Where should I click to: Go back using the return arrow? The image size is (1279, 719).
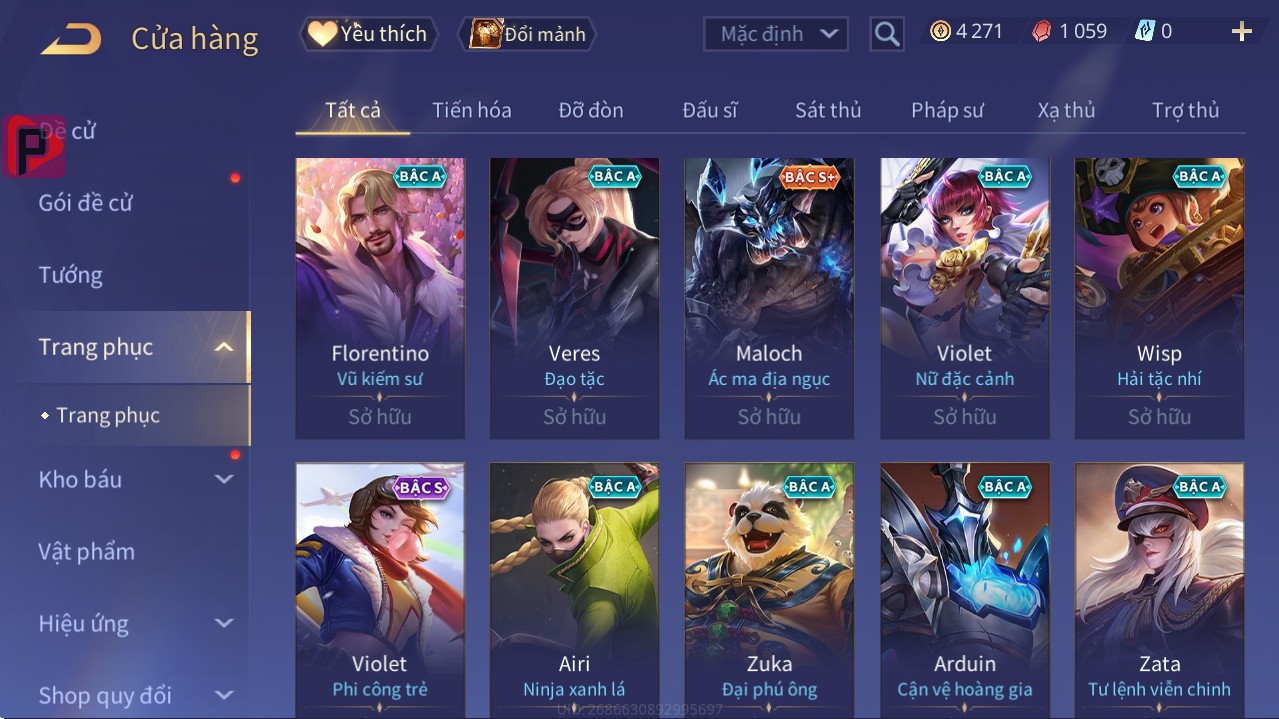point(71,39)
